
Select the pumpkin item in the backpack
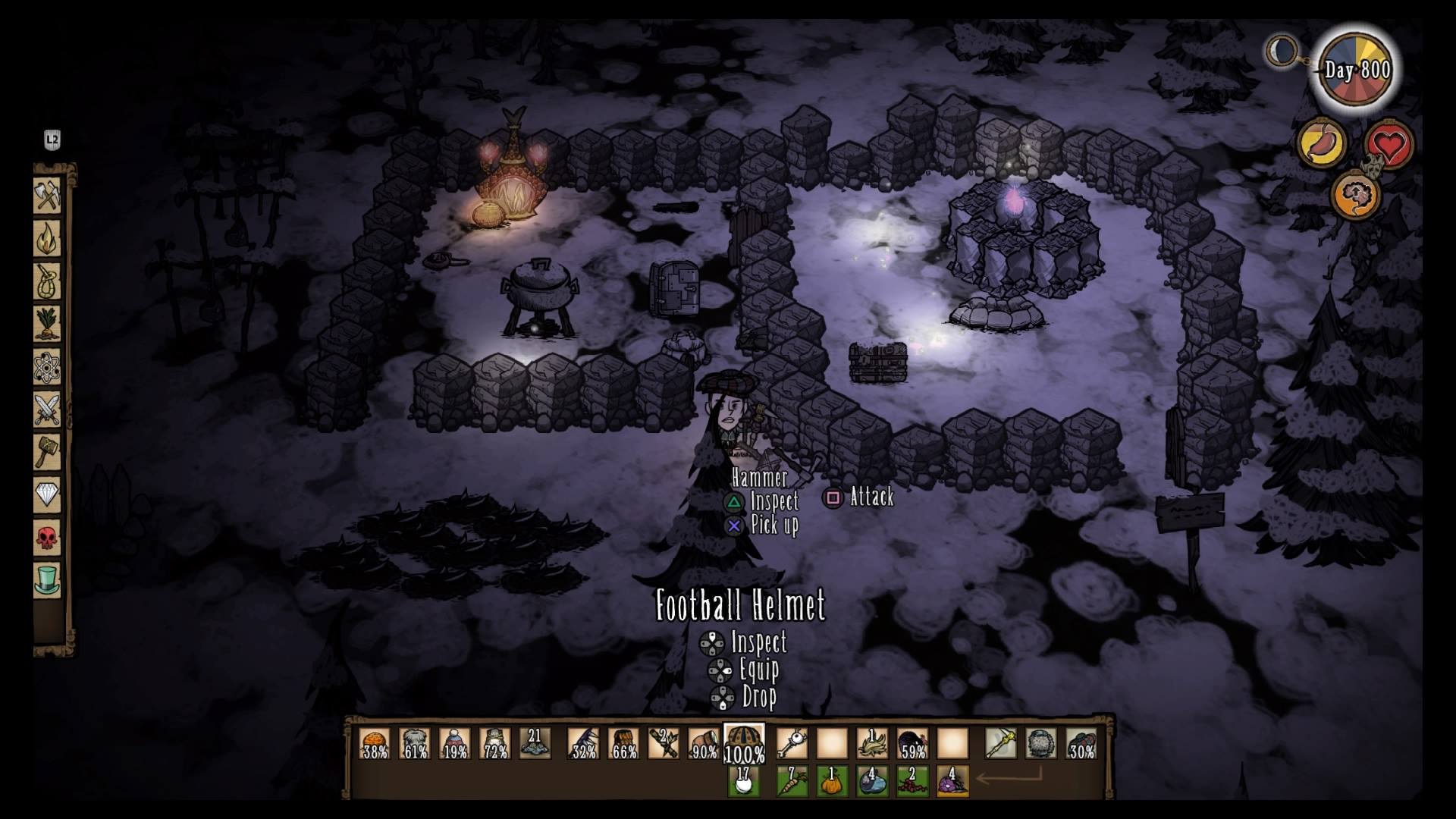(x=832, y=781)
